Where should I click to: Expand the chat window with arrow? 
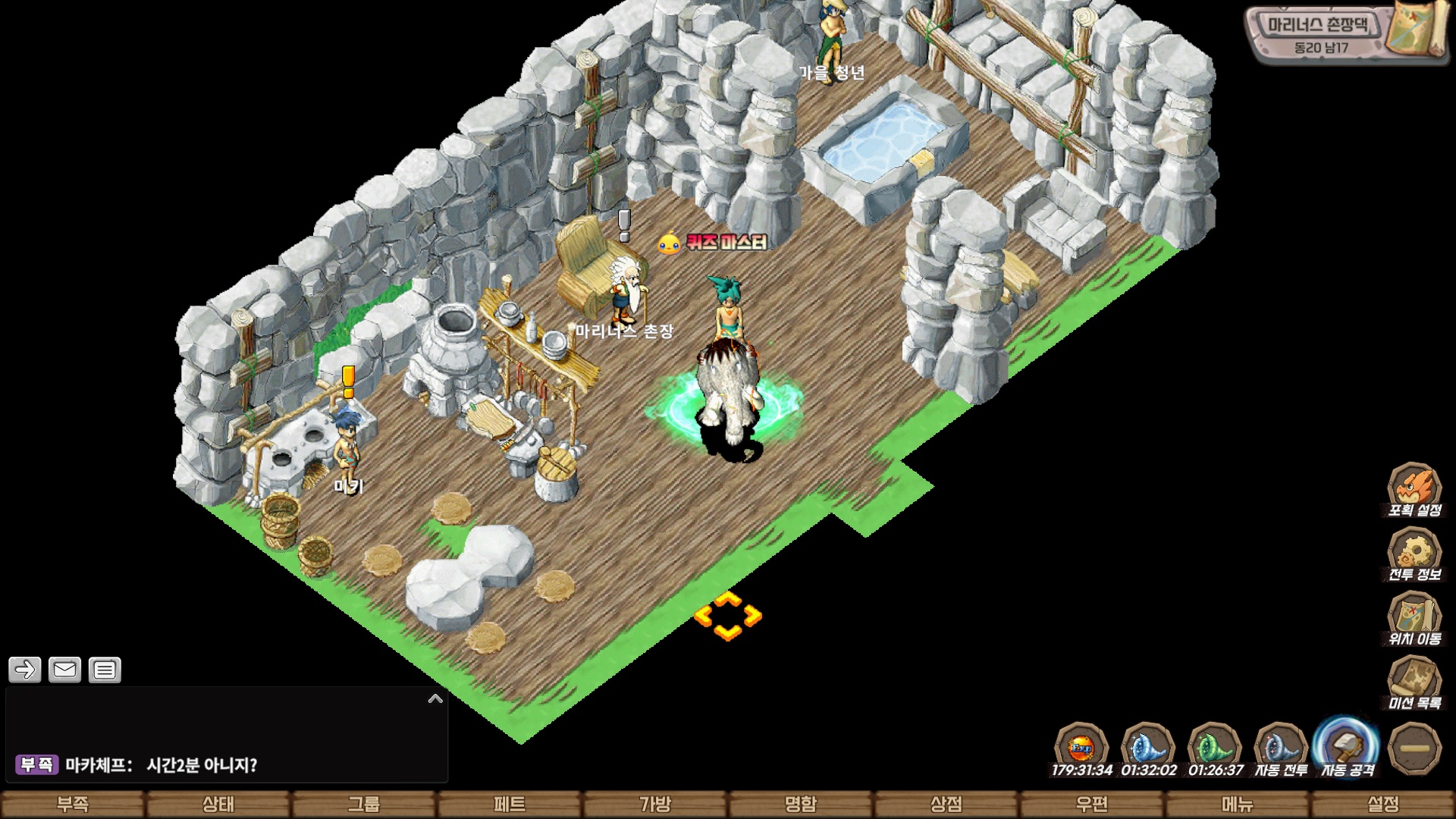click(x=435, y=698)
